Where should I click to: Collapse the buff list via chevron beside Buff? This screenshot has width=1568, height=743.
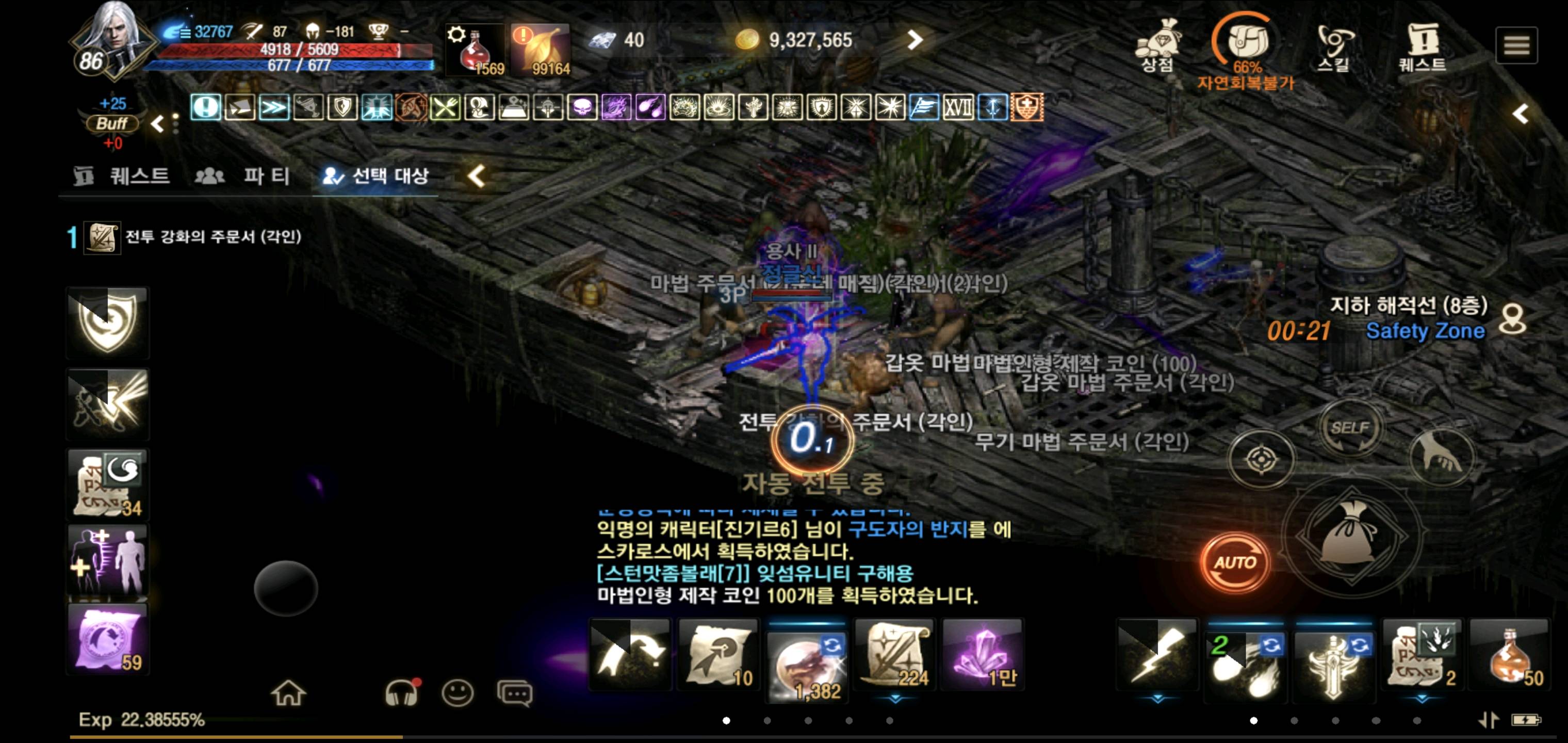(157, 124)
